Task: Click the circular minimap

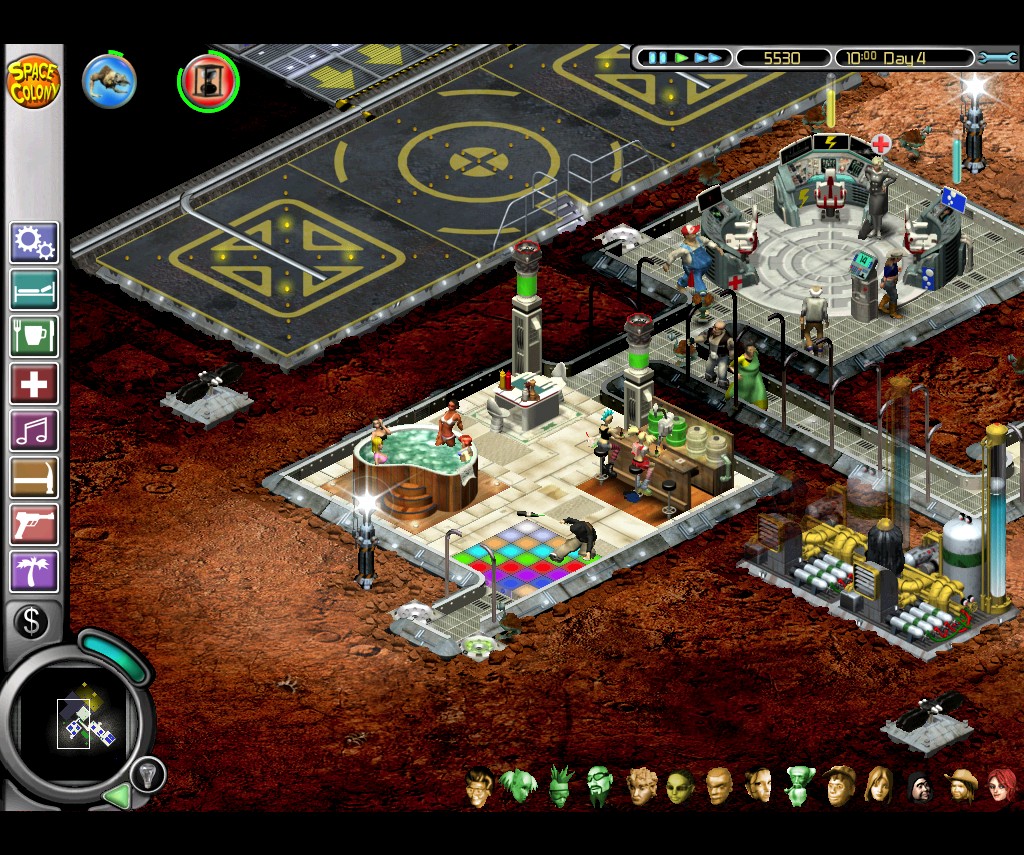Action: point(78,721)
